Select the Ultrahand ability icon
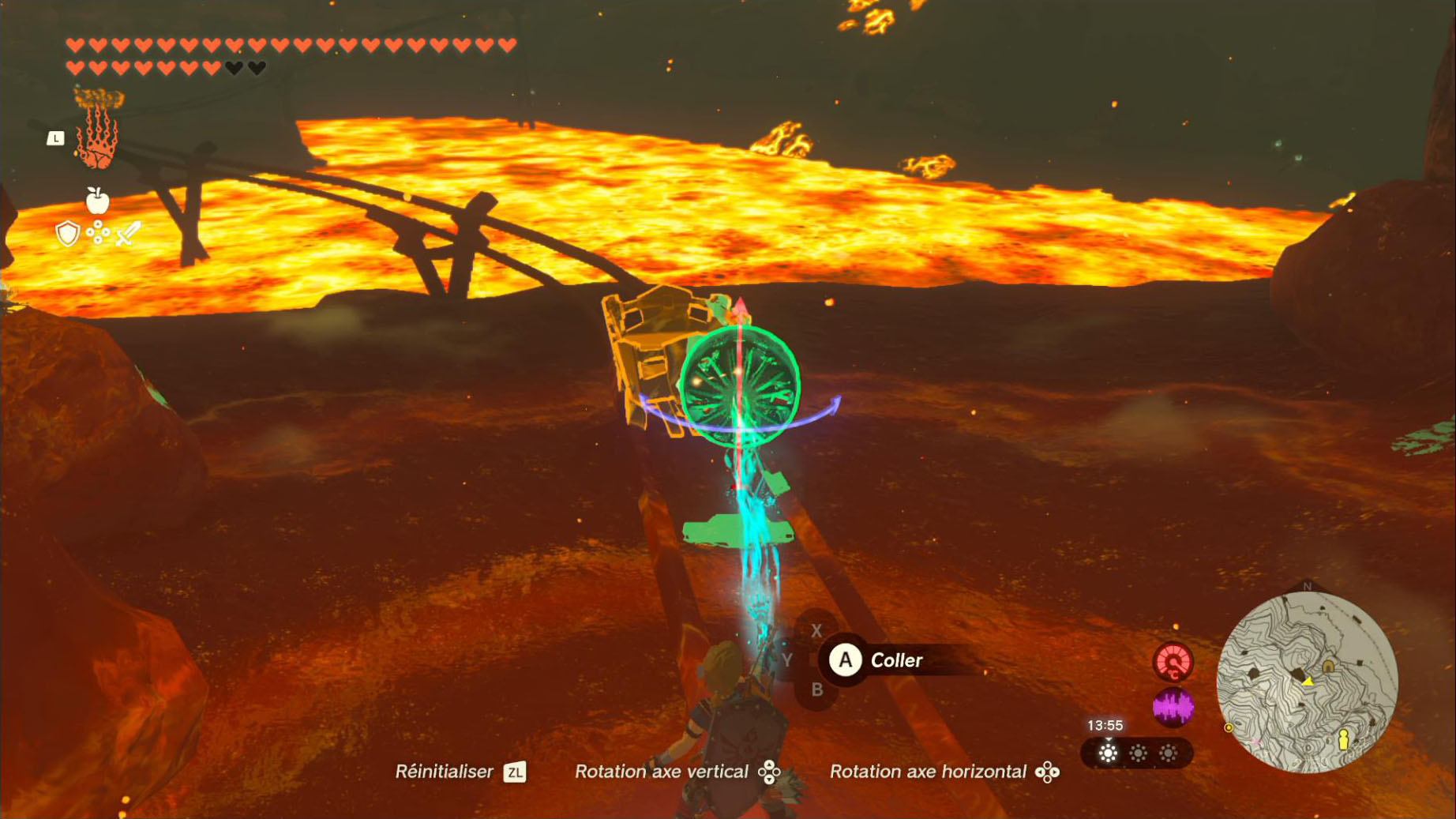1456x819 pixels. [x=98, y=131]
